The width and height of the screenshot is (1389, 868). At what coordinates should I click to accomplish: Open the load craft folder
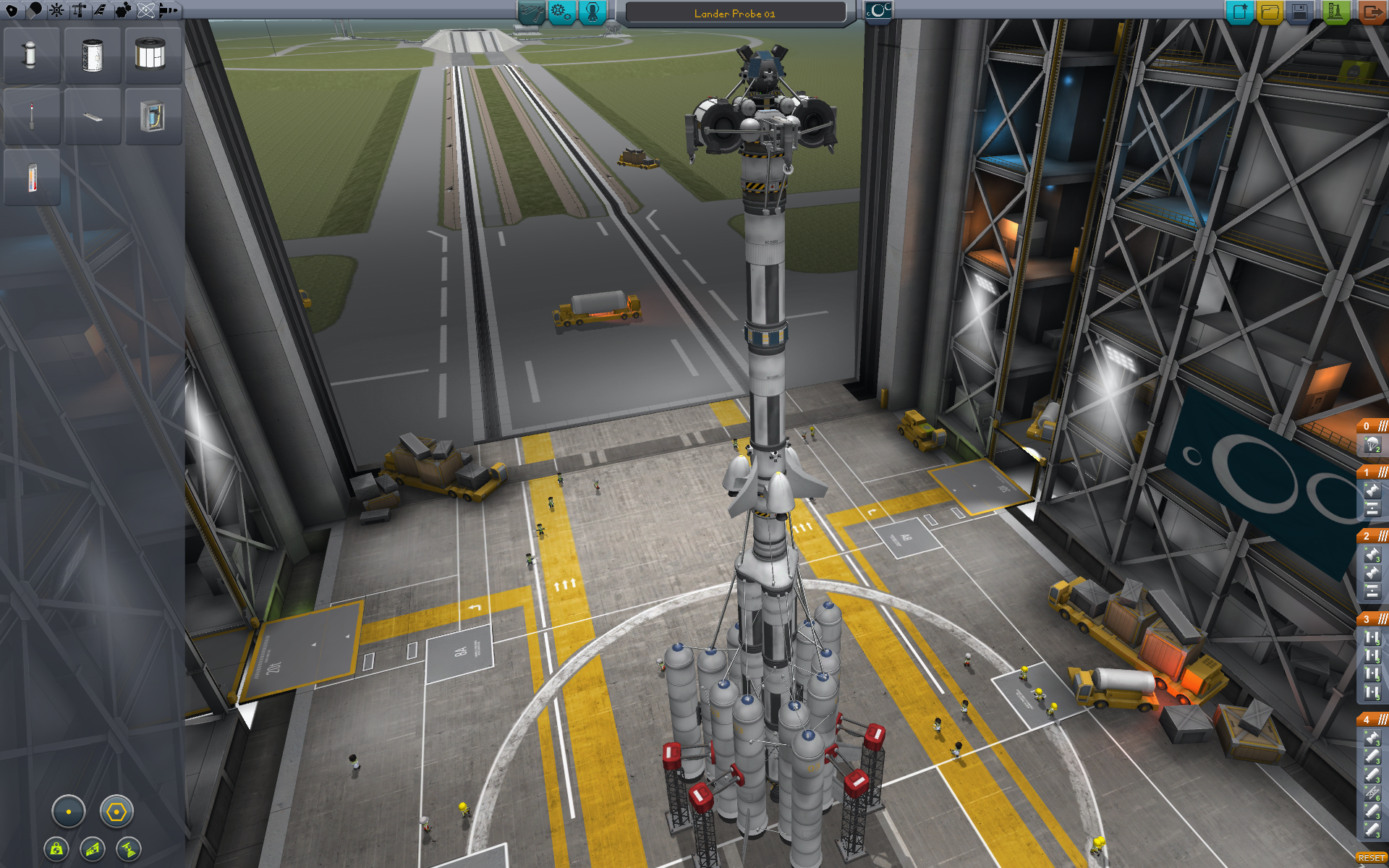pyautogui.click(x=1270, y=12)
